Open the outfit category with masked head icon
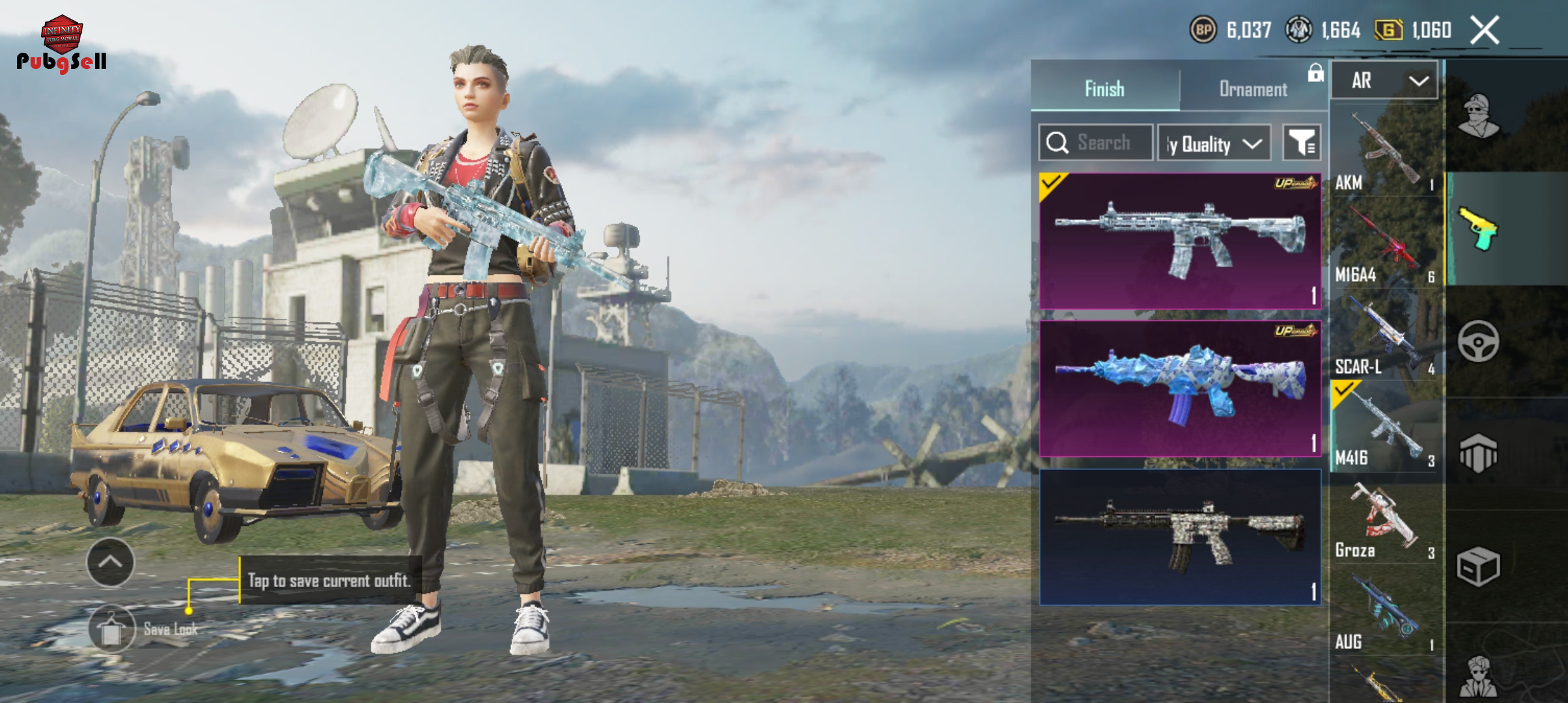The width and height of the screenshot is (1568, 703). tap(1478, 117)
